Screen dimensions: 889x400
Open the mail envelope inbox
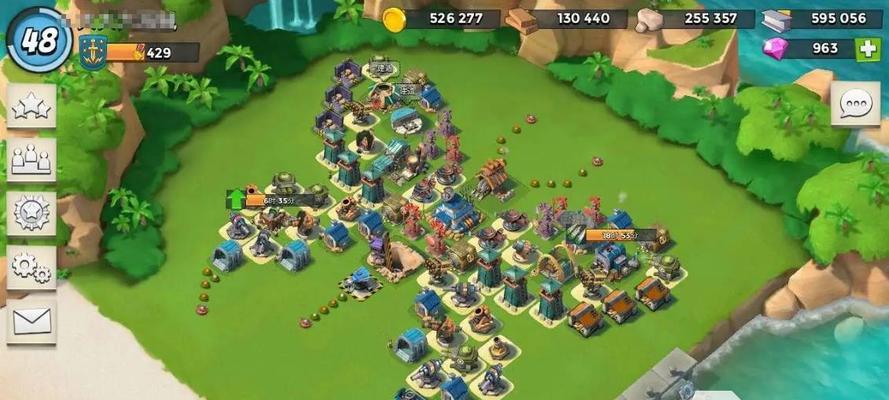31,320
